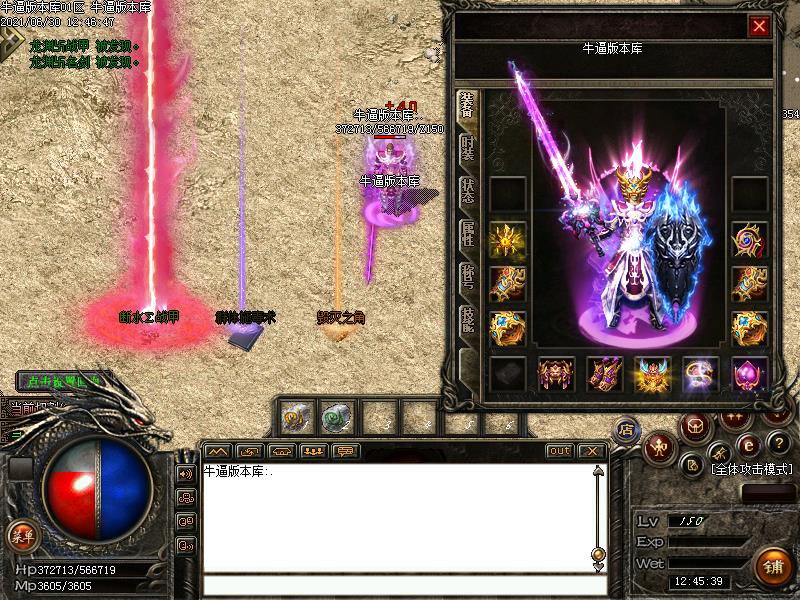Image resolution: width=800 pixels, height=600 pixels.
Task: Close the chat window with X
Action: [x=591, y=451]
